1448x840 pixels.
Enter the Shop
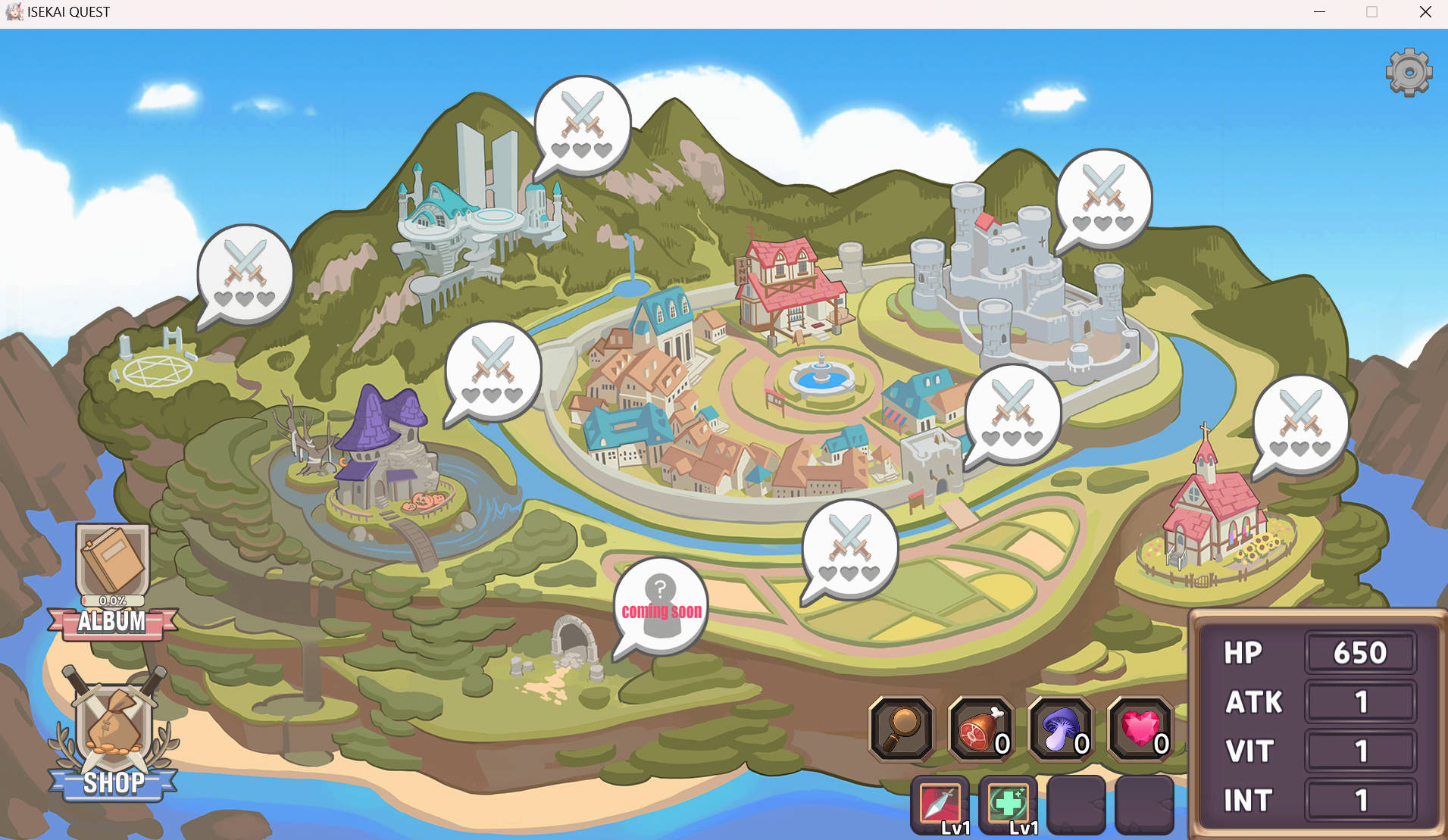click(x=113, y=736)
